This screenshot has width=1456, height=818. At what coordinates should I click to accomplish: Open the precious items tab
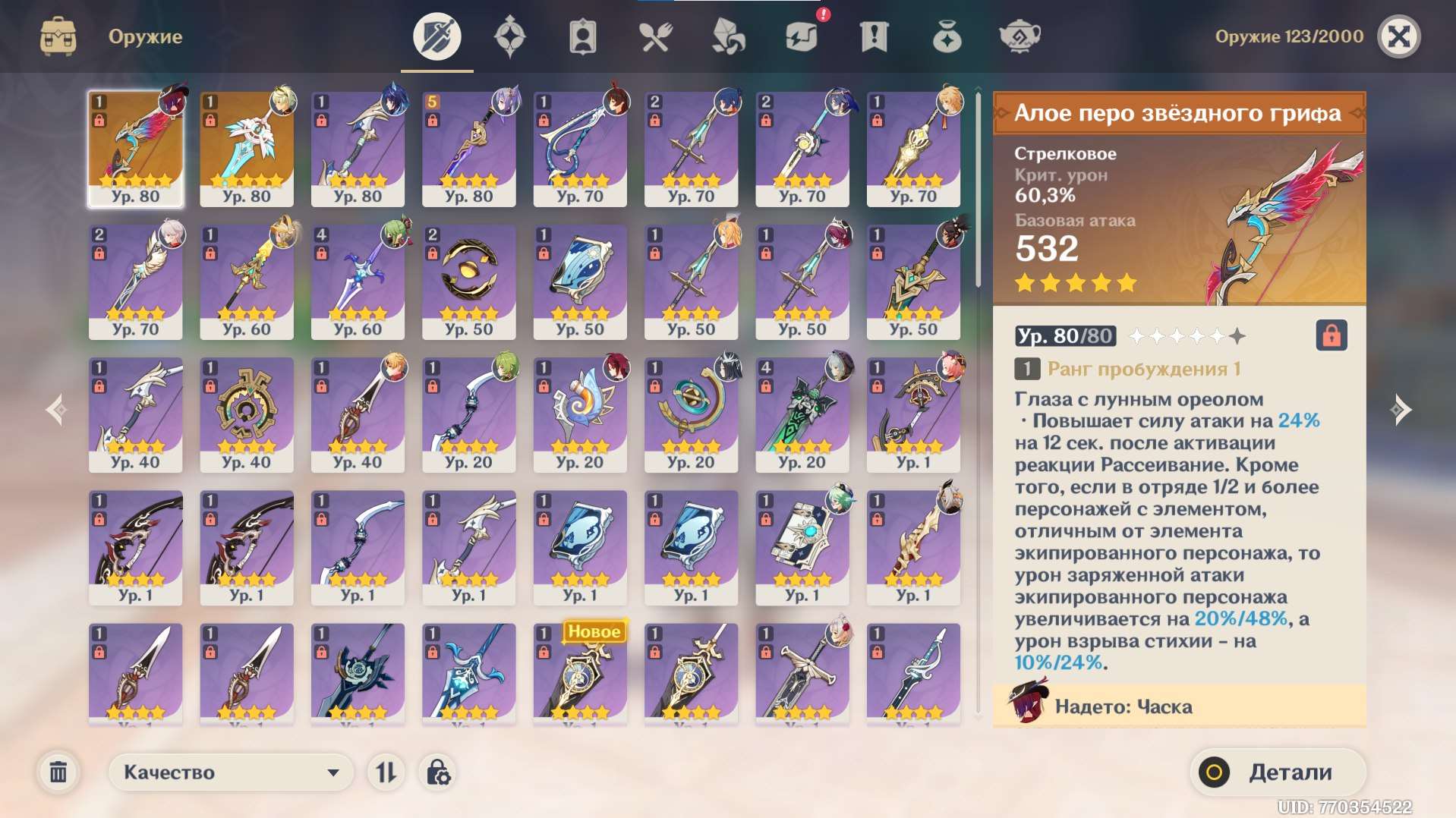947,36
